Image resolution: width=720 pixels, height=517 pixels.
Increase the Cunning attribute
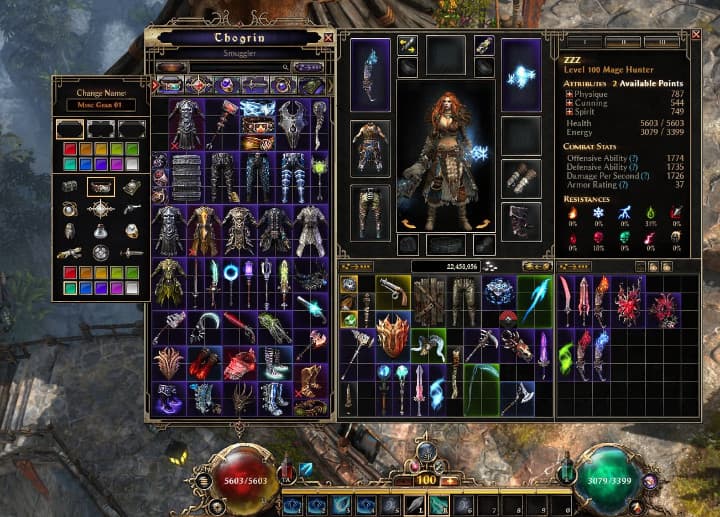click(x=569, y=103)
